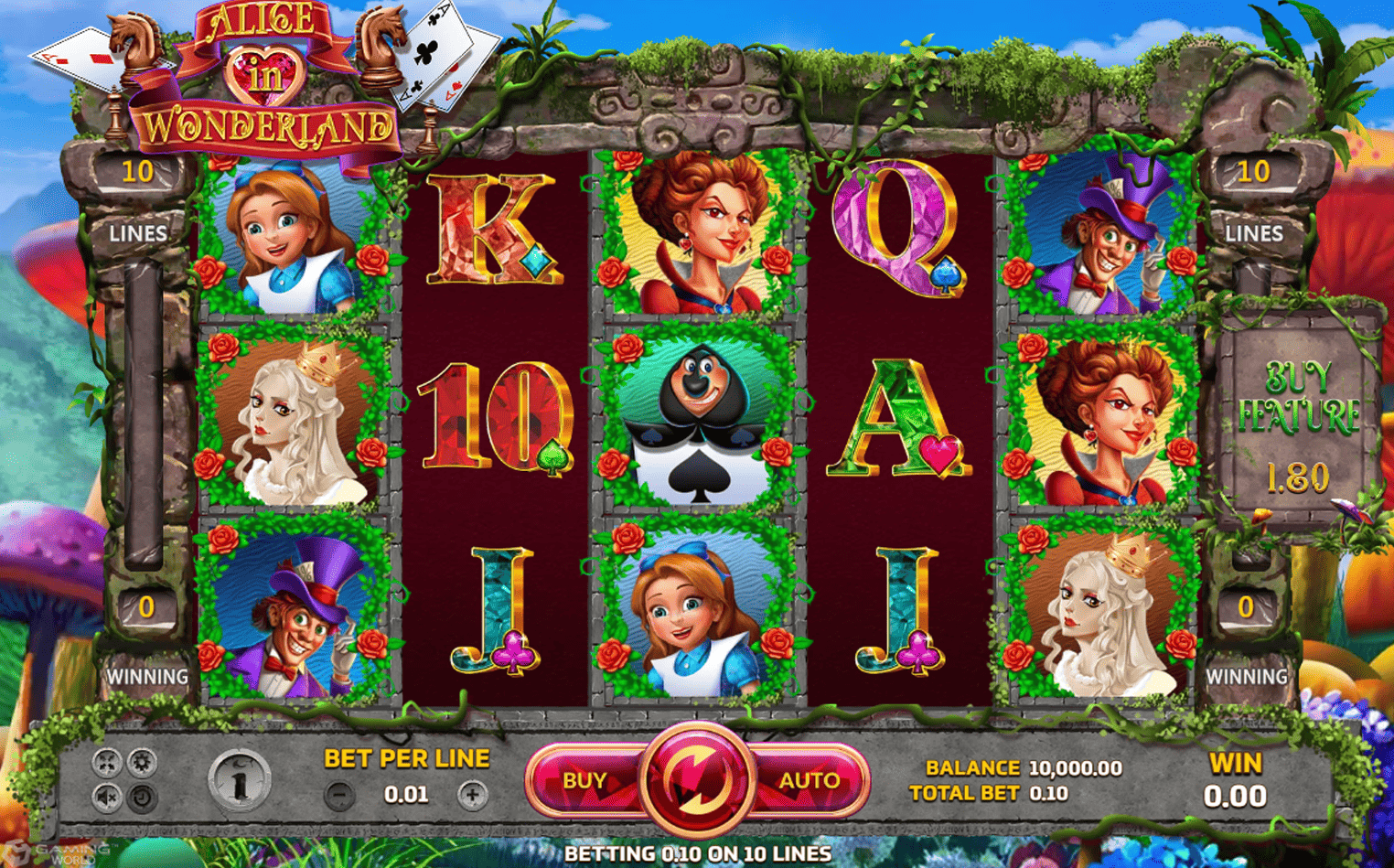The height and width of the screenshot is (868, 1394).
Task: Activate the Buy Feature 1.80 panel
Action: click(x=1297, y=425)
